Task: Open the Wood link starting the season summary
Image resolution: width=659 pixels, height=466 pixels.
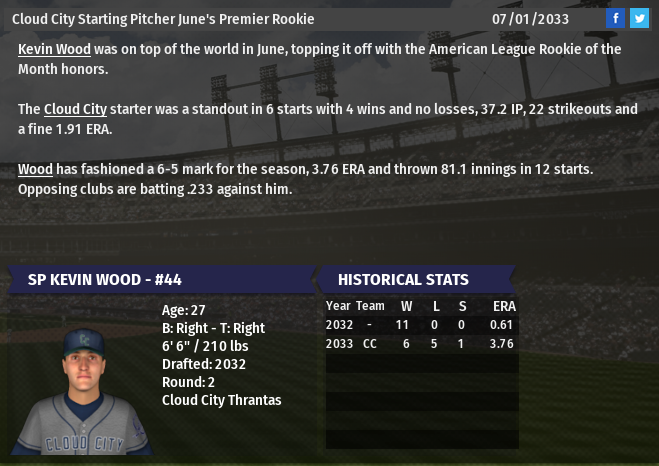Action: [x=35, y=169]
